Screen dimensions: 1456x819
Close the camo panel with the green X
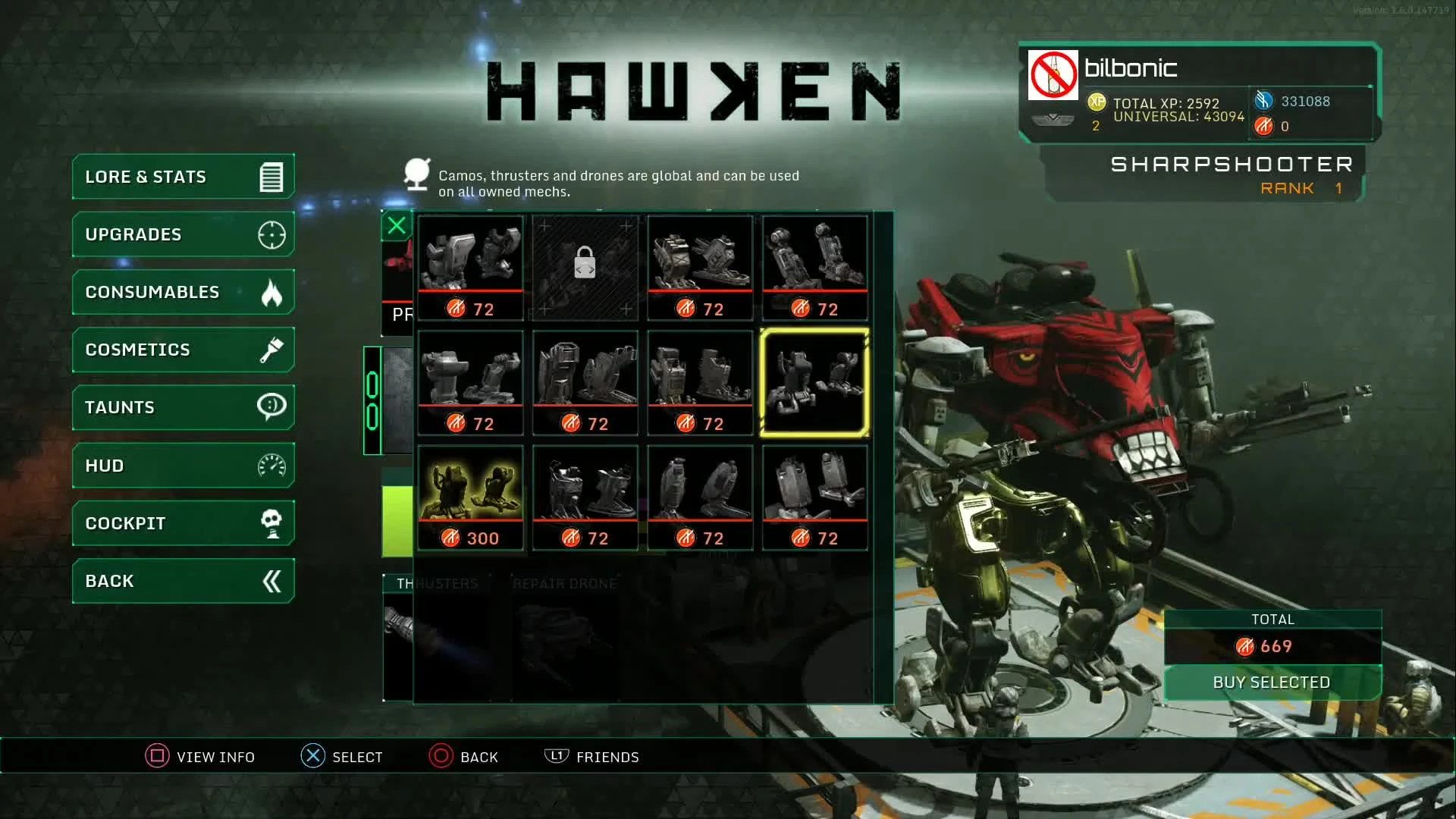click(396, 225)
